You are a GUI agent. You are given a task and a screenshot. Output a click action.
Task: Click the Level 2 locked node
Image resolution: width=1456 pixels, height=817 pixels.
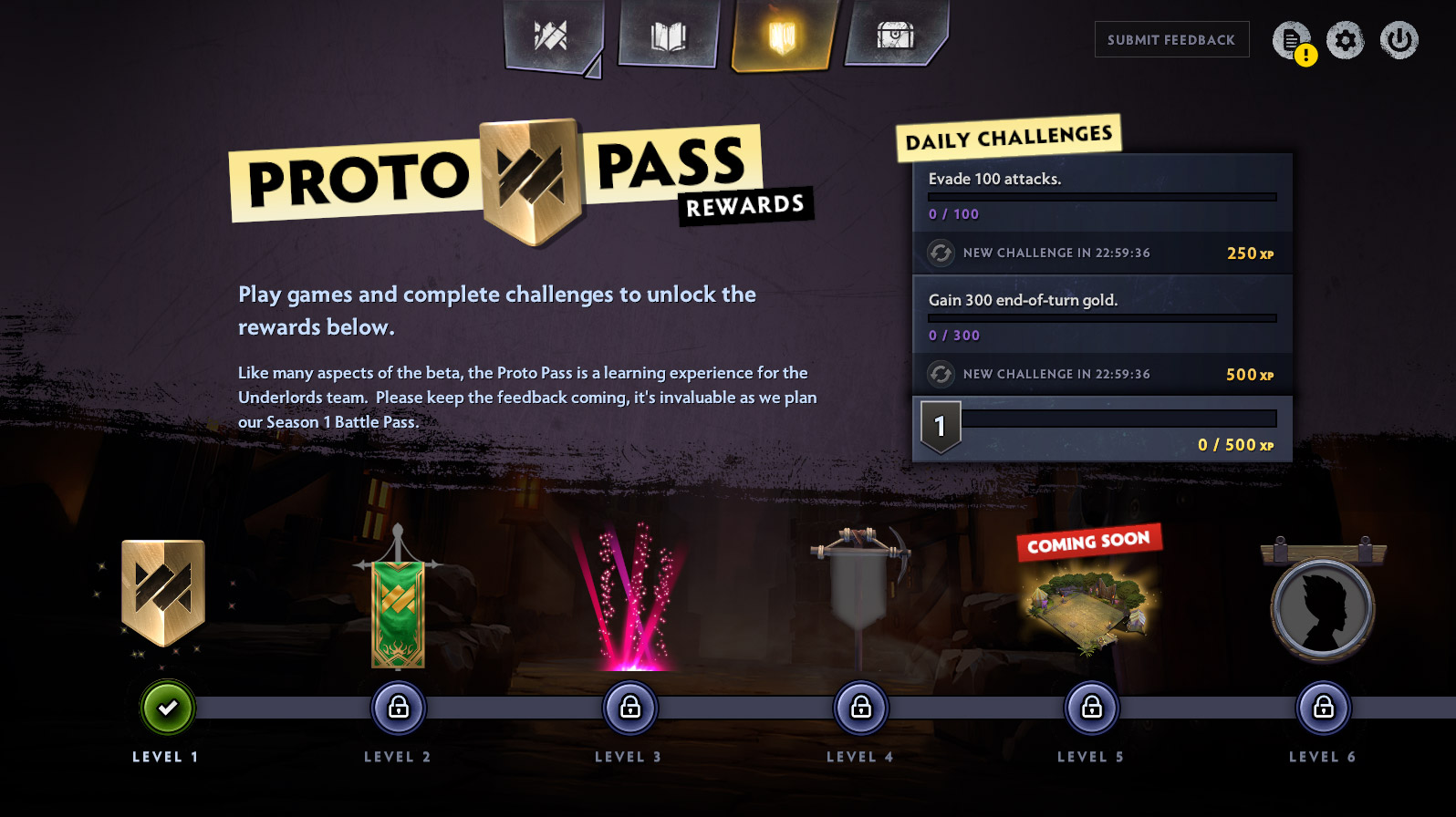[399, 708]
